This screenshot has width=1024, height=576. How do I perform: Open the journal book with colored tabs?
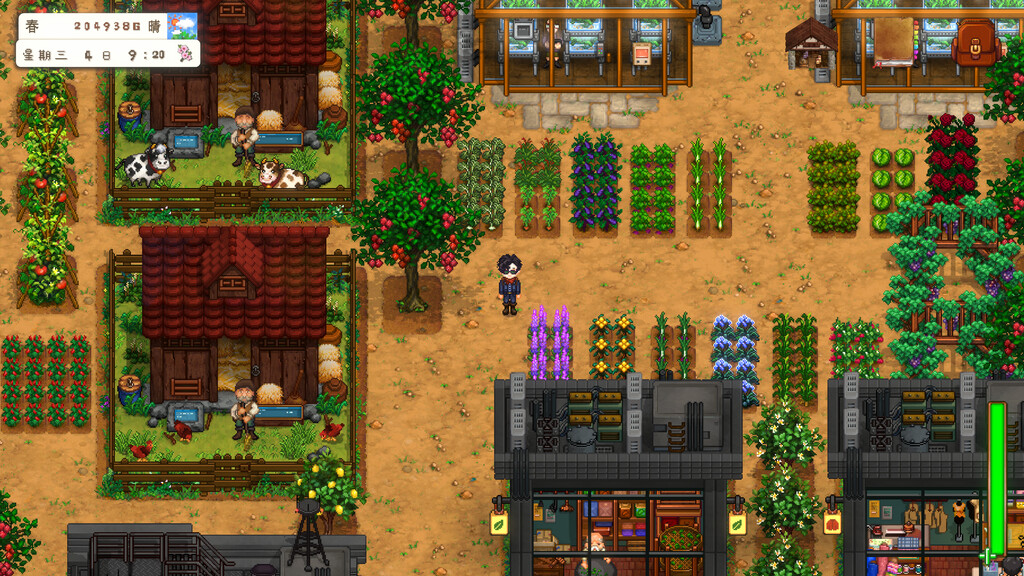coord(895,43)
